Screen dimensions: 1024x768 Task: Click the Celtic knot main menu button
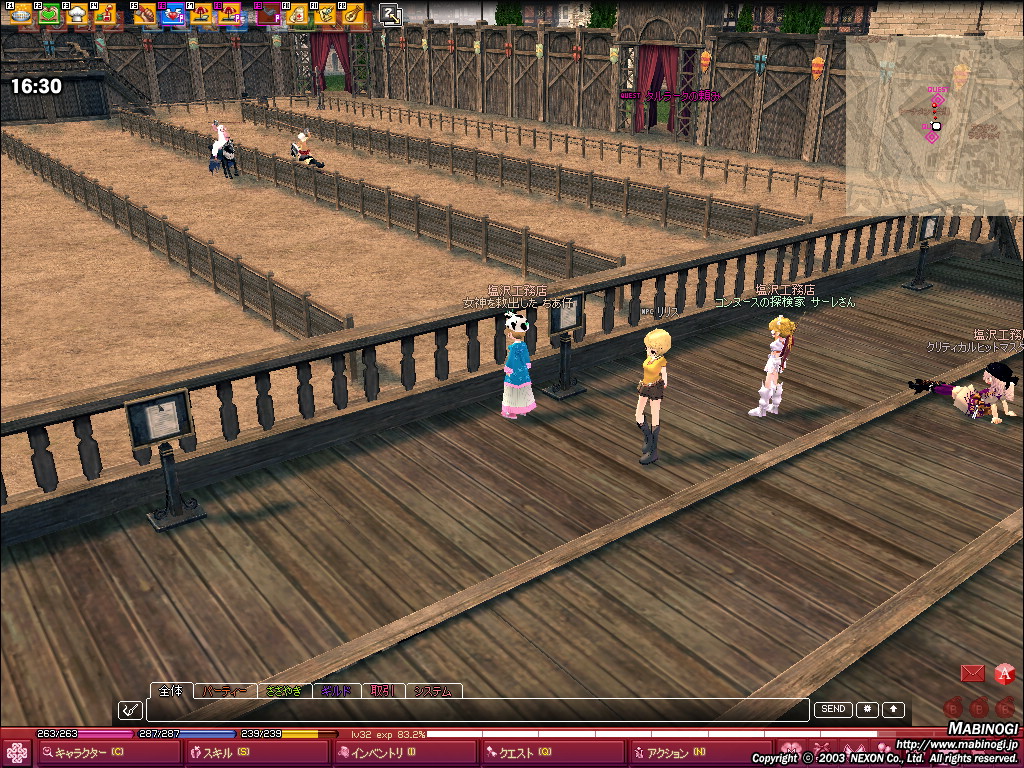17,753
